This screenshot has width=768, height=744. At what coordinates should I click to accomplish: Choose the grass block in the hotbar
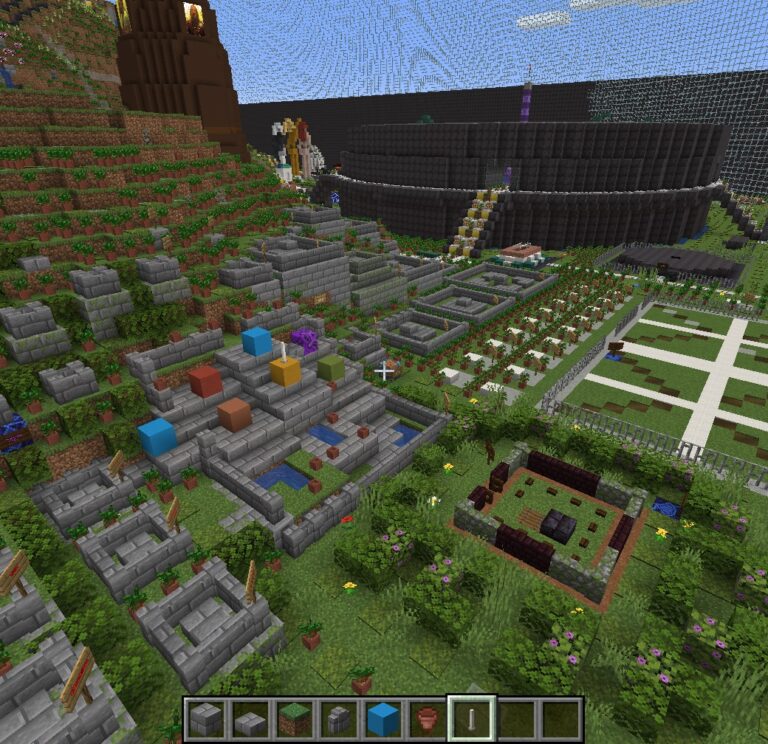click(294, 718)
